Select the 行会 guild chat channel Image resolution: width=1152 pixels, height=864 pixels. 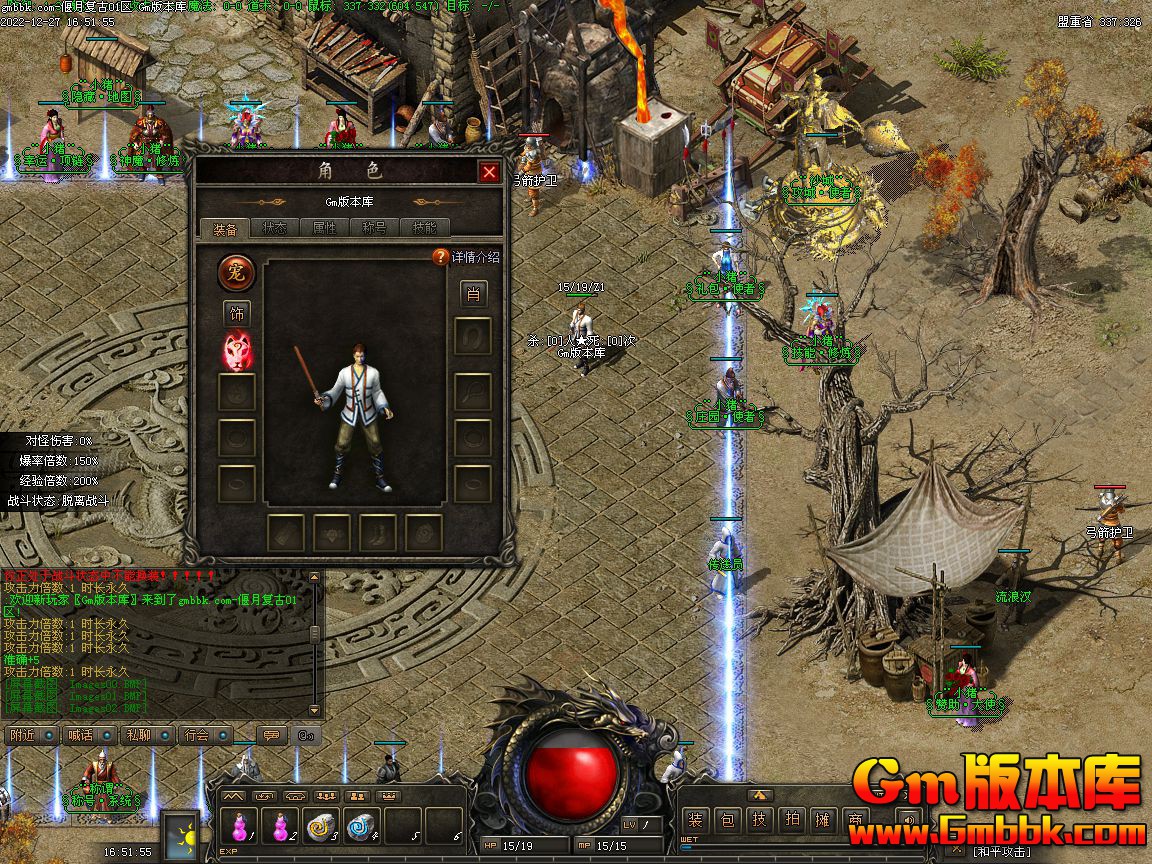click(x=197, y=735)
